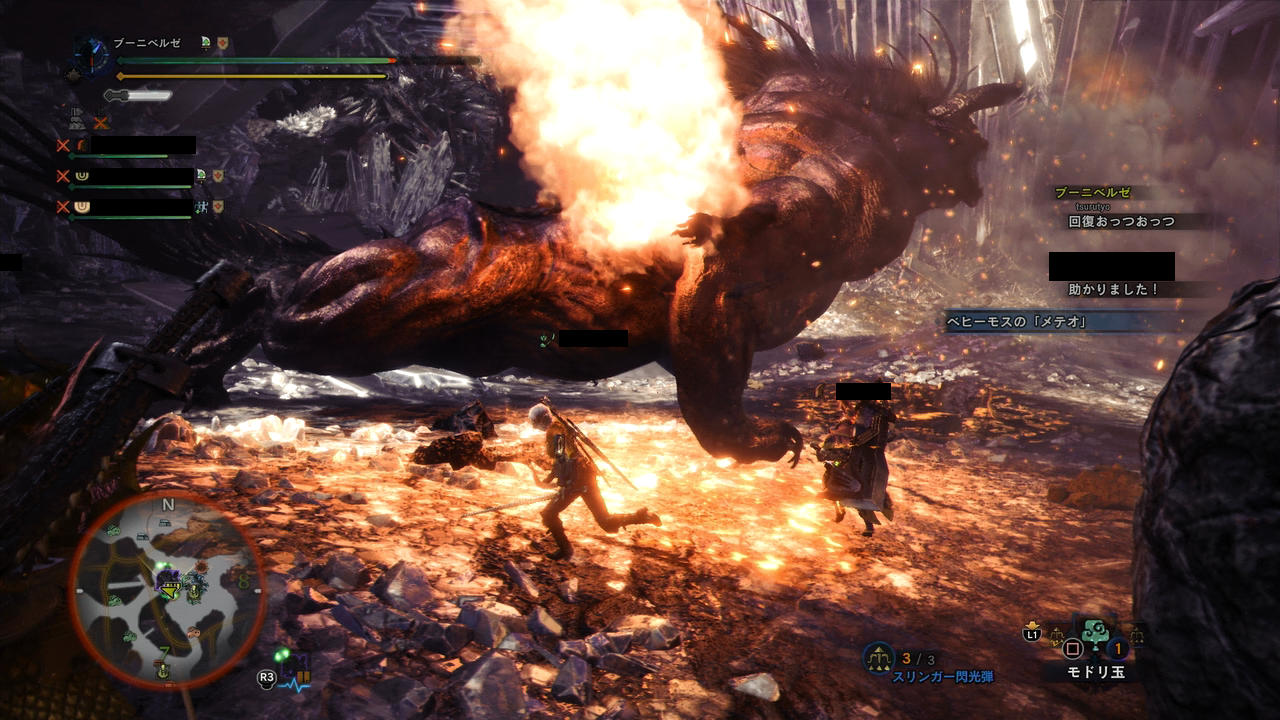Image resolution: width=1280 pixels, height=720 pixels.
Task: Click the quest timer clock icon
Action: 93,55
